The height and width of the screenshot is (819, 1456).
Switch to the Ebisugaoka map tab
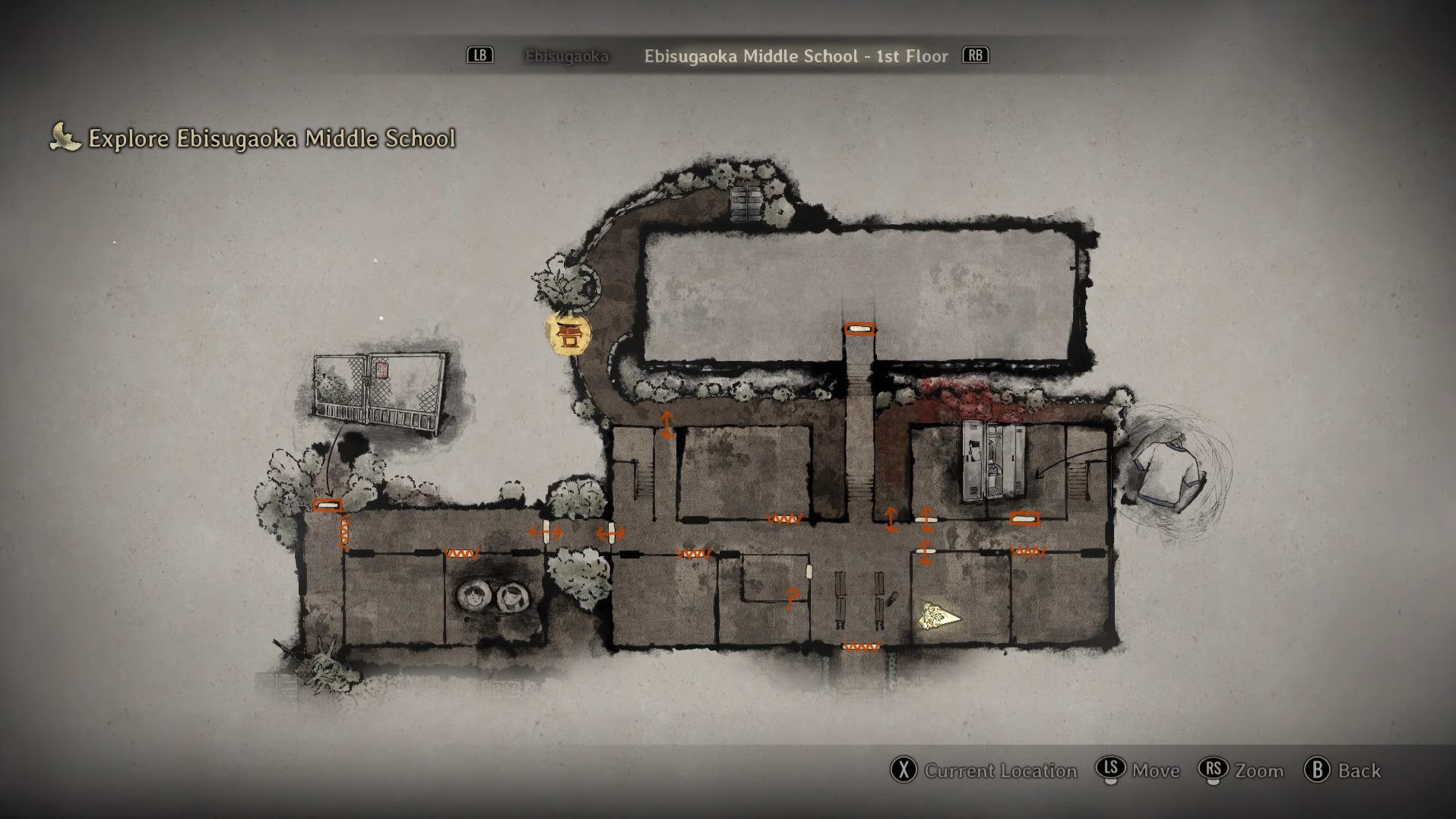566,56
